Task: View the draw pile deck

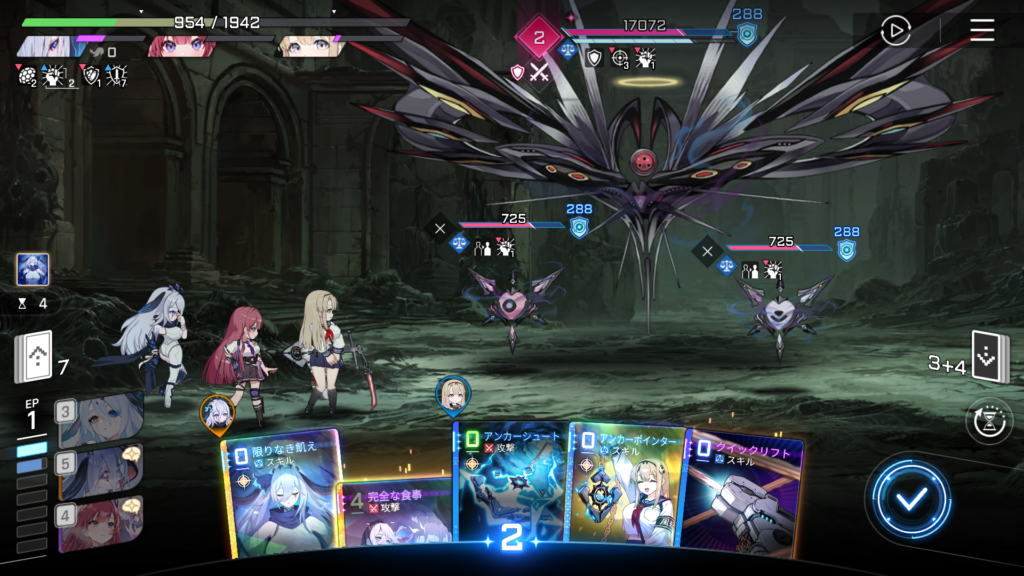Action: coord(32,357)
